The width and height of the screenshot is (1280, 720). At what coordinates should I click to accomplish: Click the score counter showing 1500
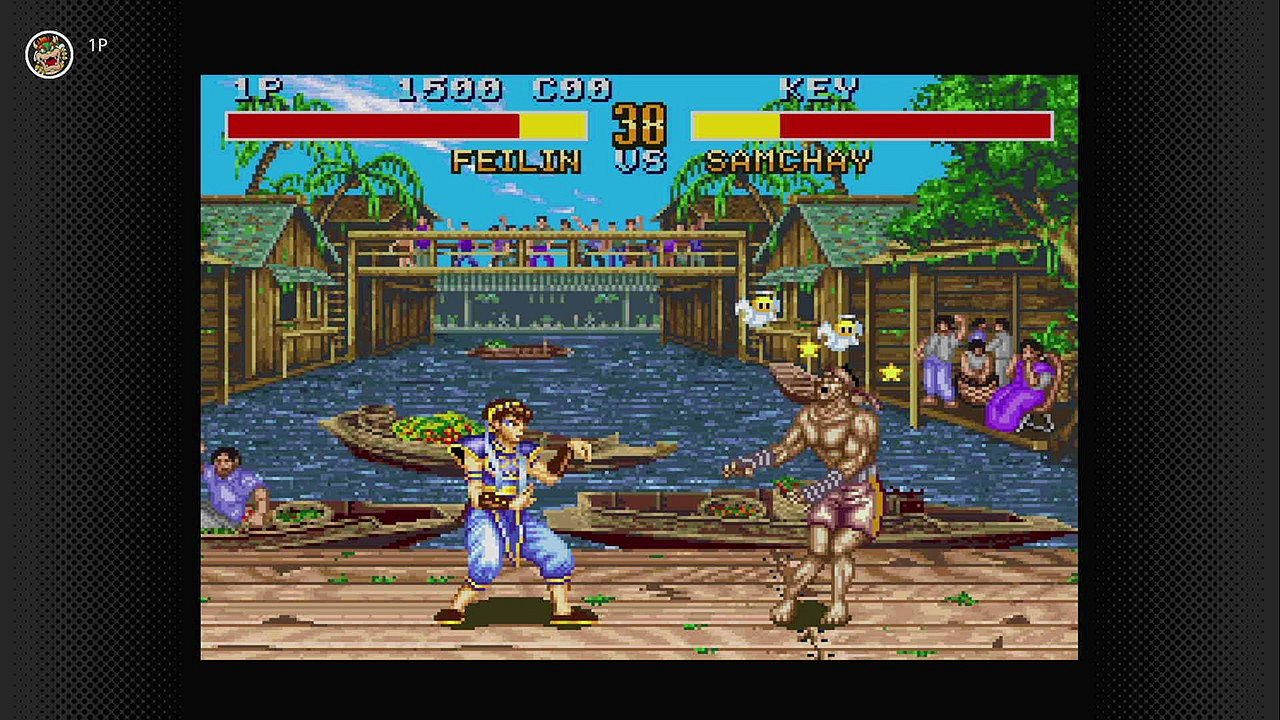450,89
